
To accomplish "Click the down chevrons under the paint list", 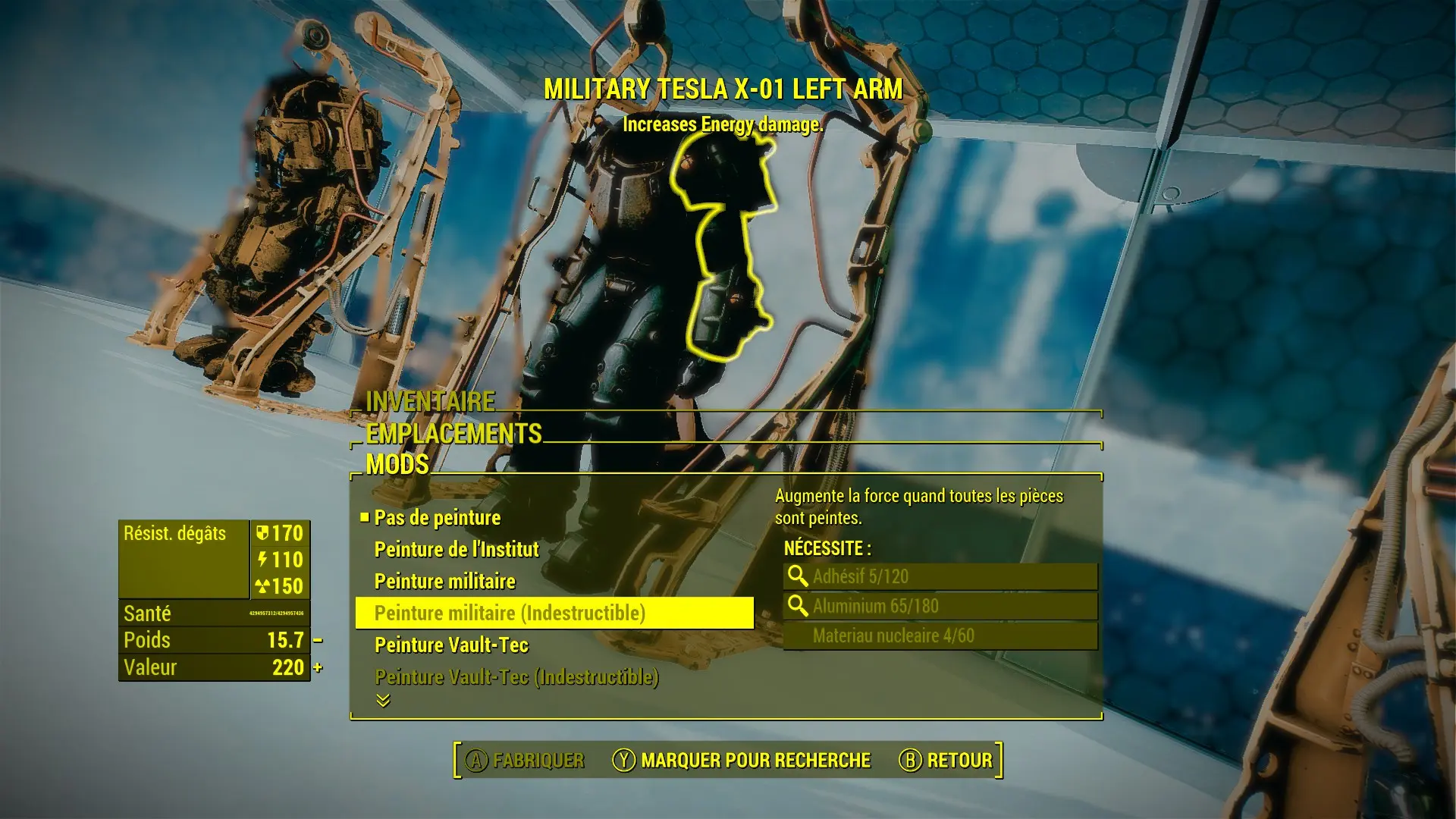I will coord(383,701).
